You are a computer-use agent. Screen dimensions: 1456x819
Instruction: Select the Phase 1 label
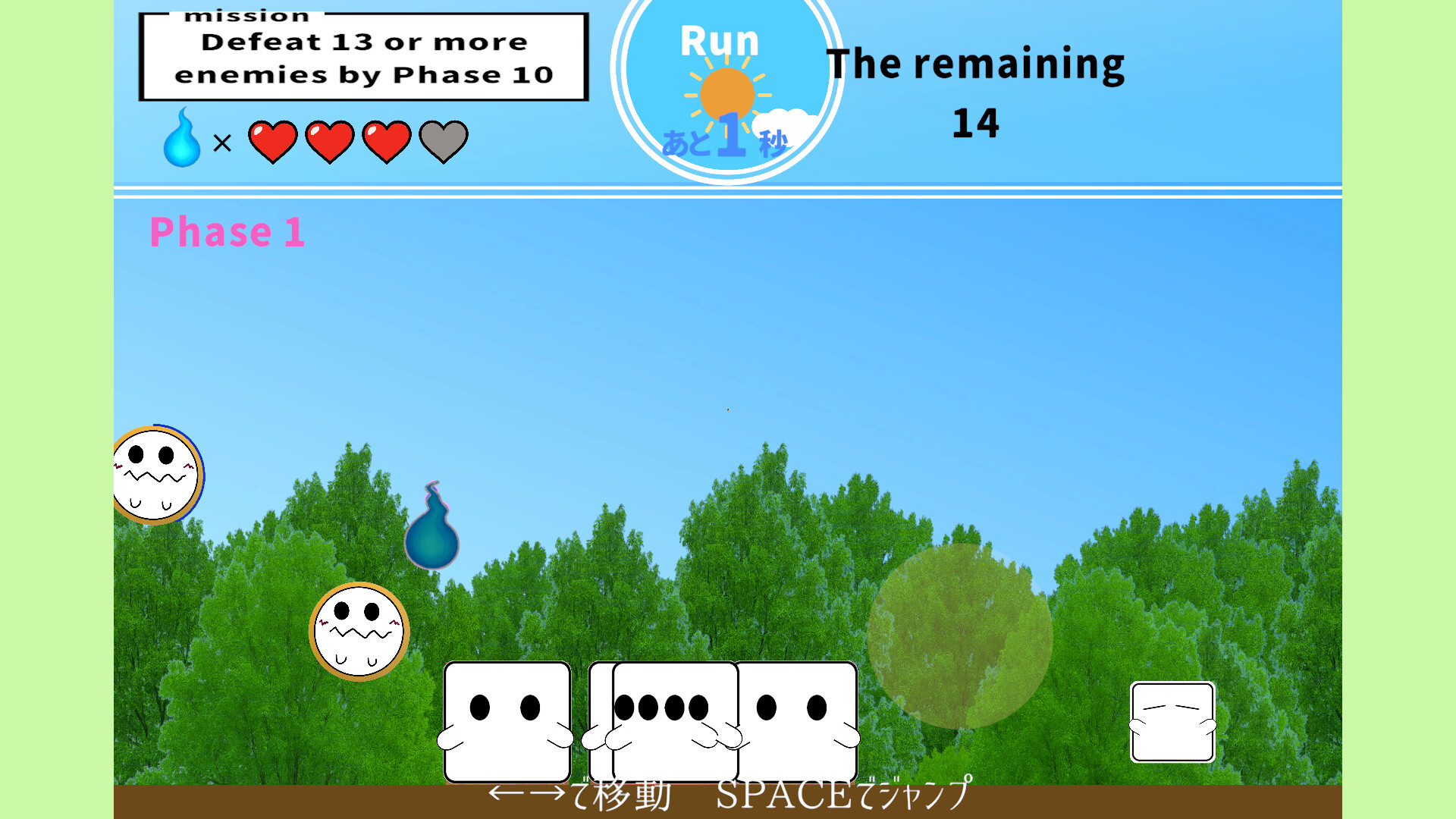pyautogui.click(x=227, y=232)
